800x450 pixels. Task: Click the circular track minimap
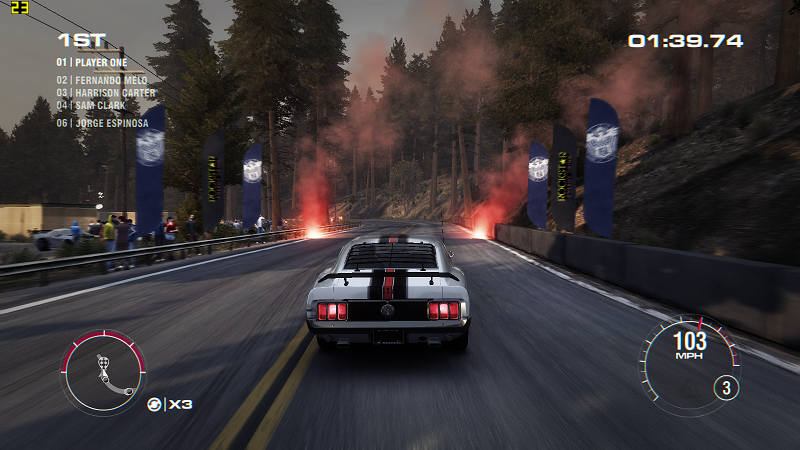point(103,373)
